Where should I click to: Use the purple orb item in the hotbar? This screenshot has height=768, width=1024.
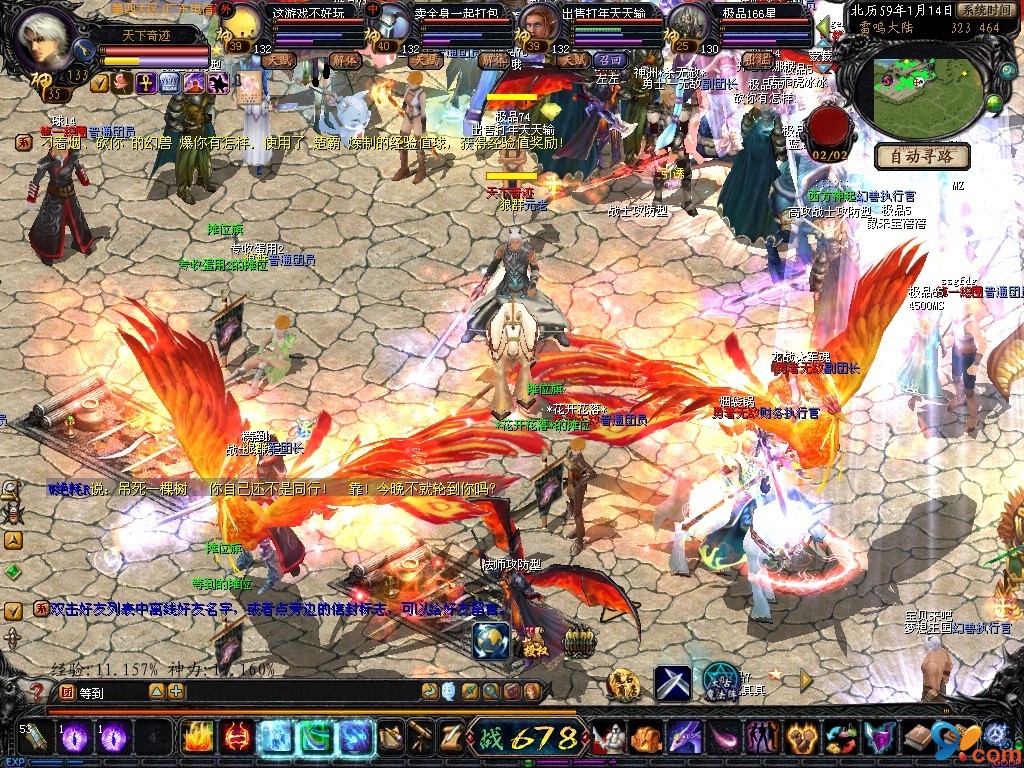pyautogui.click(x=74, y=739)
